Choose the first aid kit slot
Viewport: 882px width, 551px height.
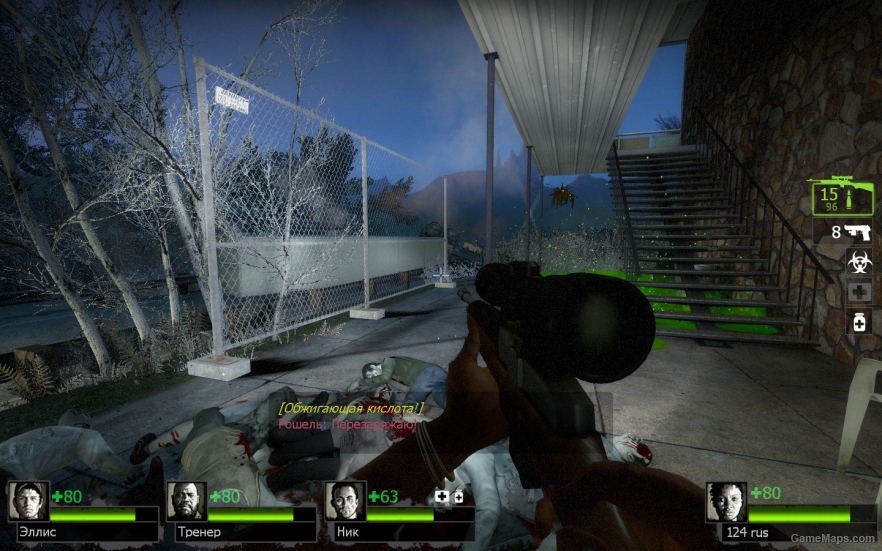click(x=858, y=292)
